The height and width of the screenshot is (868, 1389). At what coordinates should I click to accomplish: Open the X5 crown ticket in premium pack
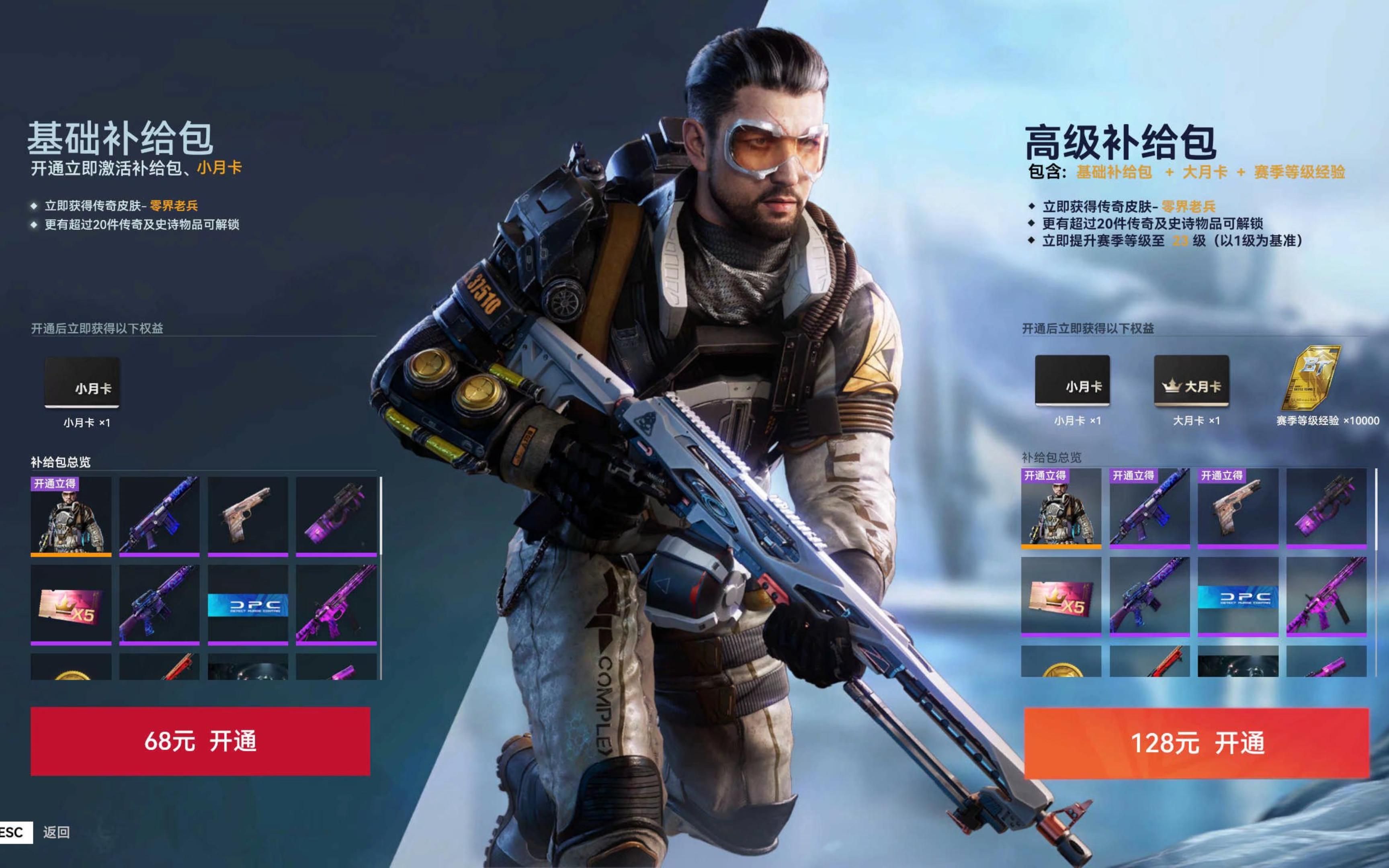pos(1061,596)
